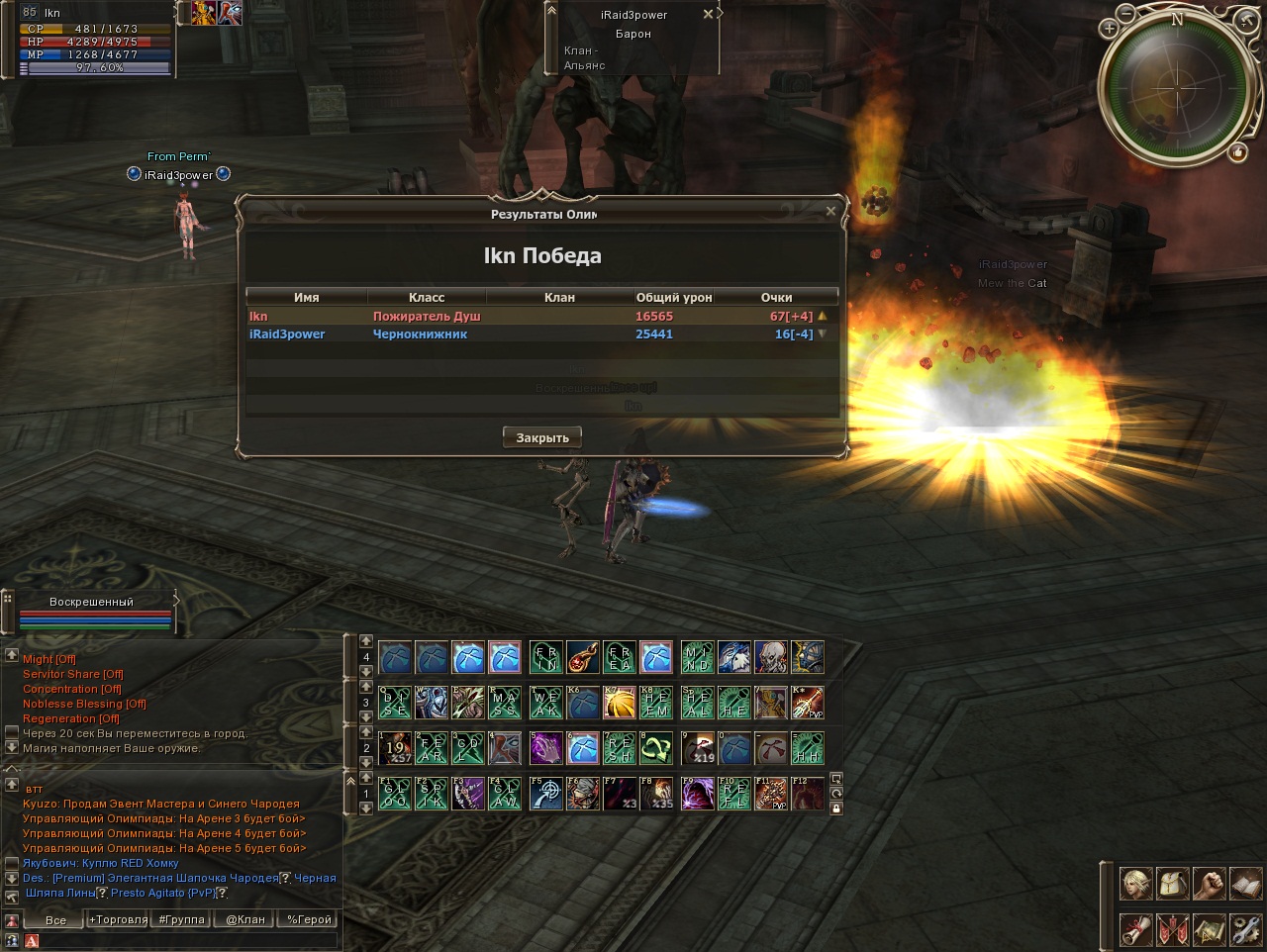Close the iRaid3power target window
This screenshot has width=1267, height=952.
click(x=708, y=15)
